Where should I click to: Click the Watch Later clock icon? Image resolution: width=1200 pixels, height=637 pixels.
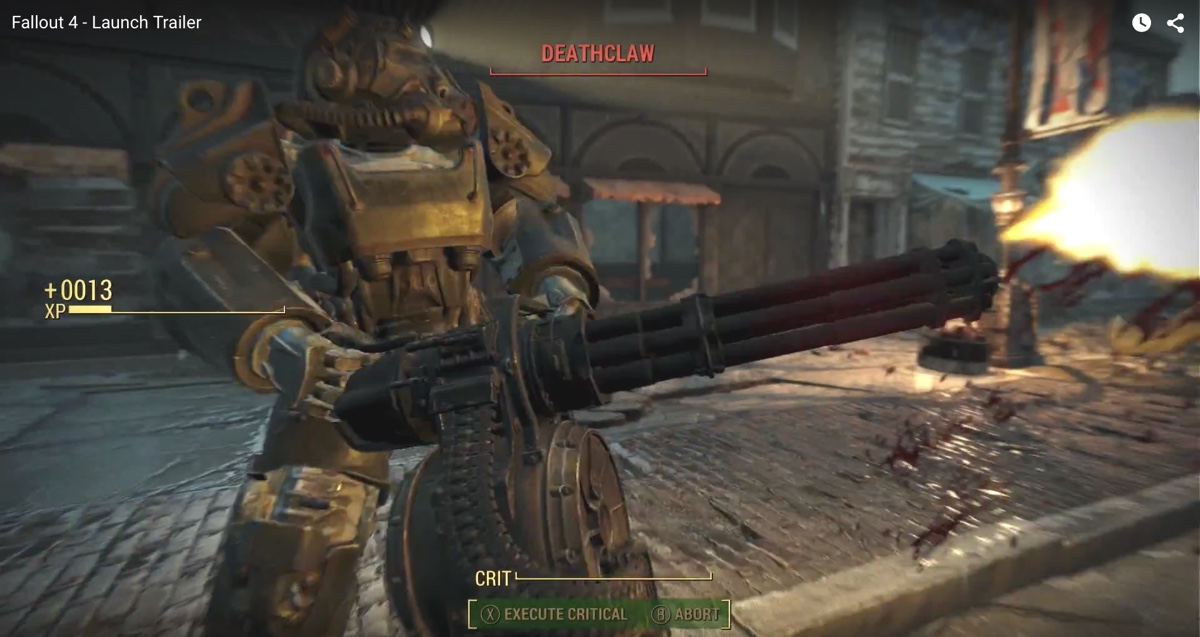click(1141, 23)
